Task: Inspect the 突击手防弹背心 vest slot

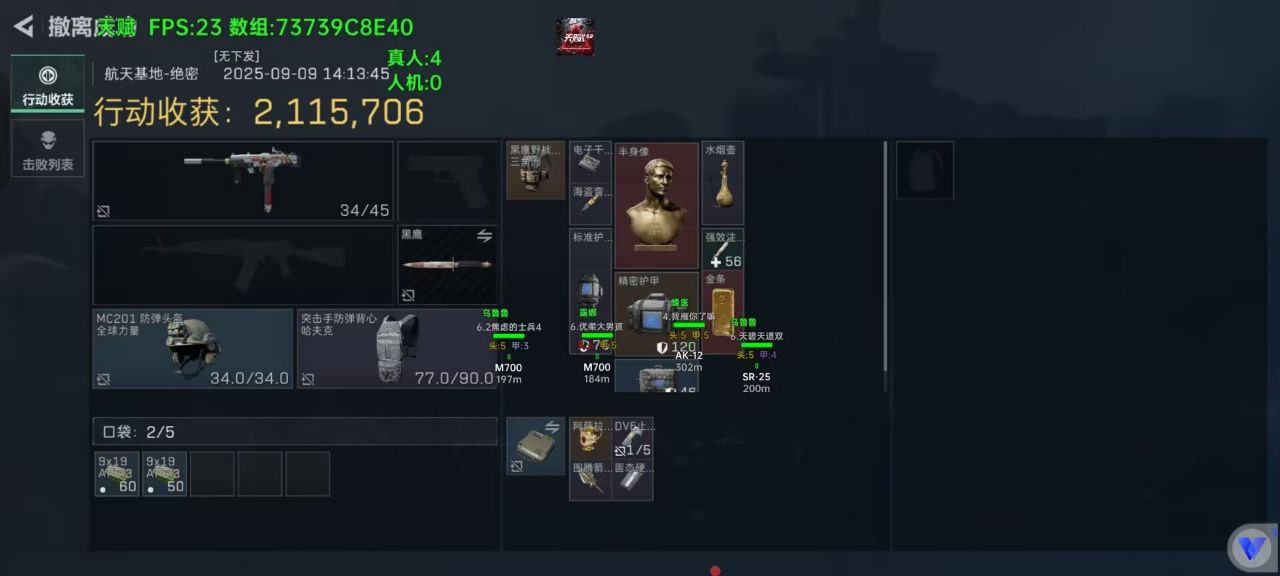Action: point(396,348)
